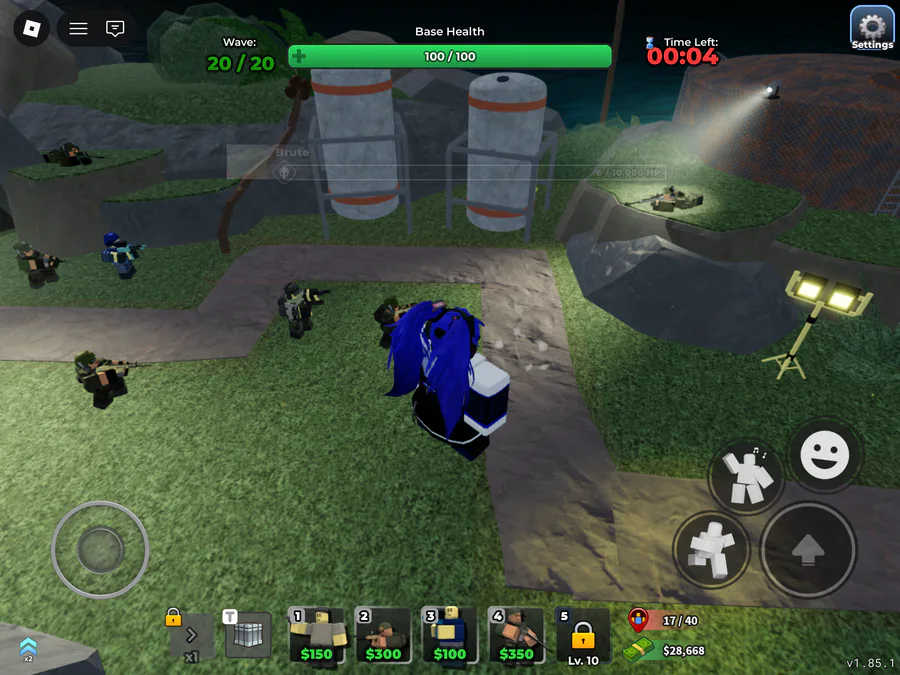The width and height of the screenshot is (900, 675).
Task: Tap the jump arrow button
Action: coord(808,551)
